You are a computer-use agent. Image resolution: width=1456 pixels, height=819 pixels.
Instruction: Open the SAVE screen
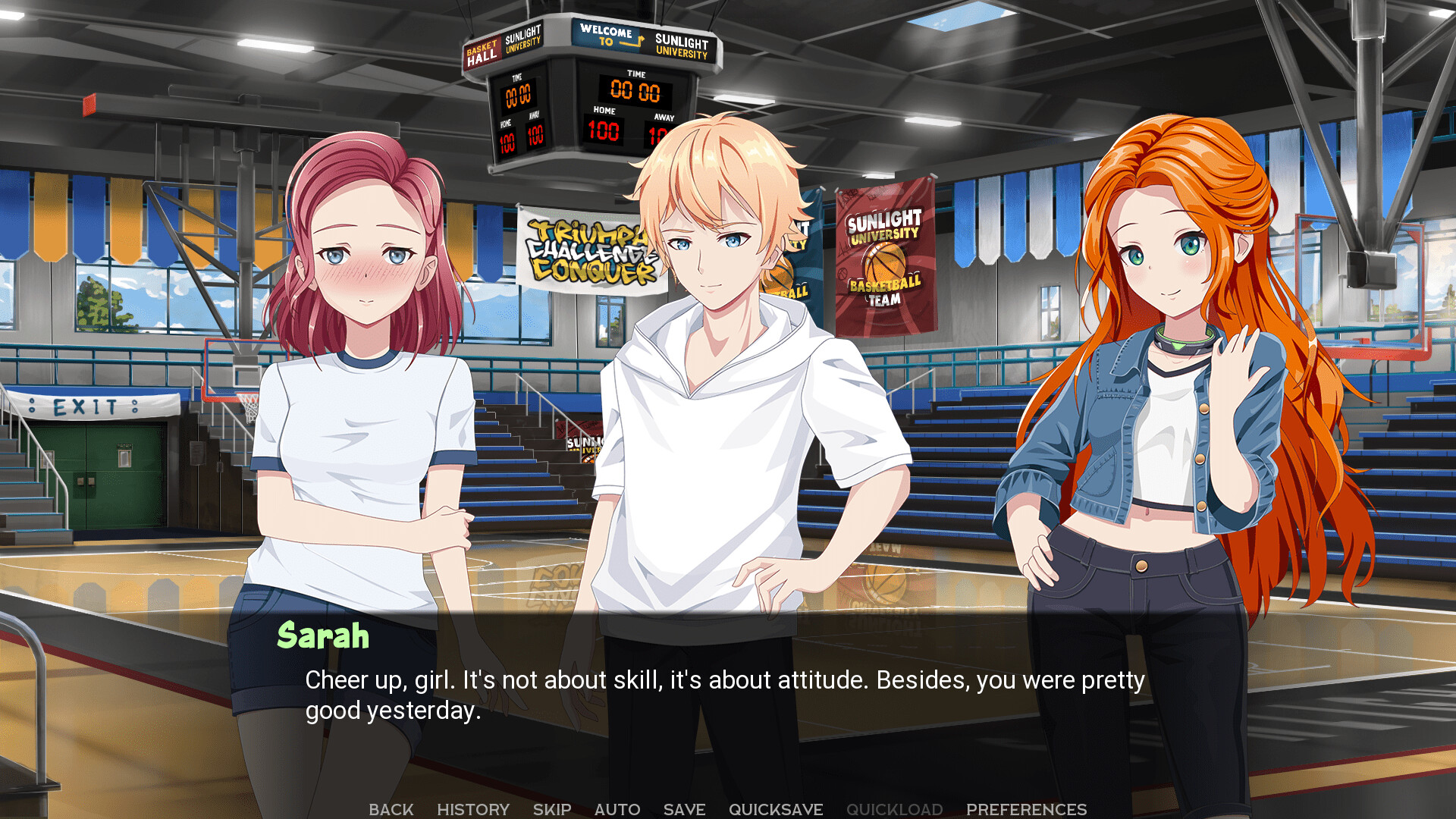tap(683, 808)
